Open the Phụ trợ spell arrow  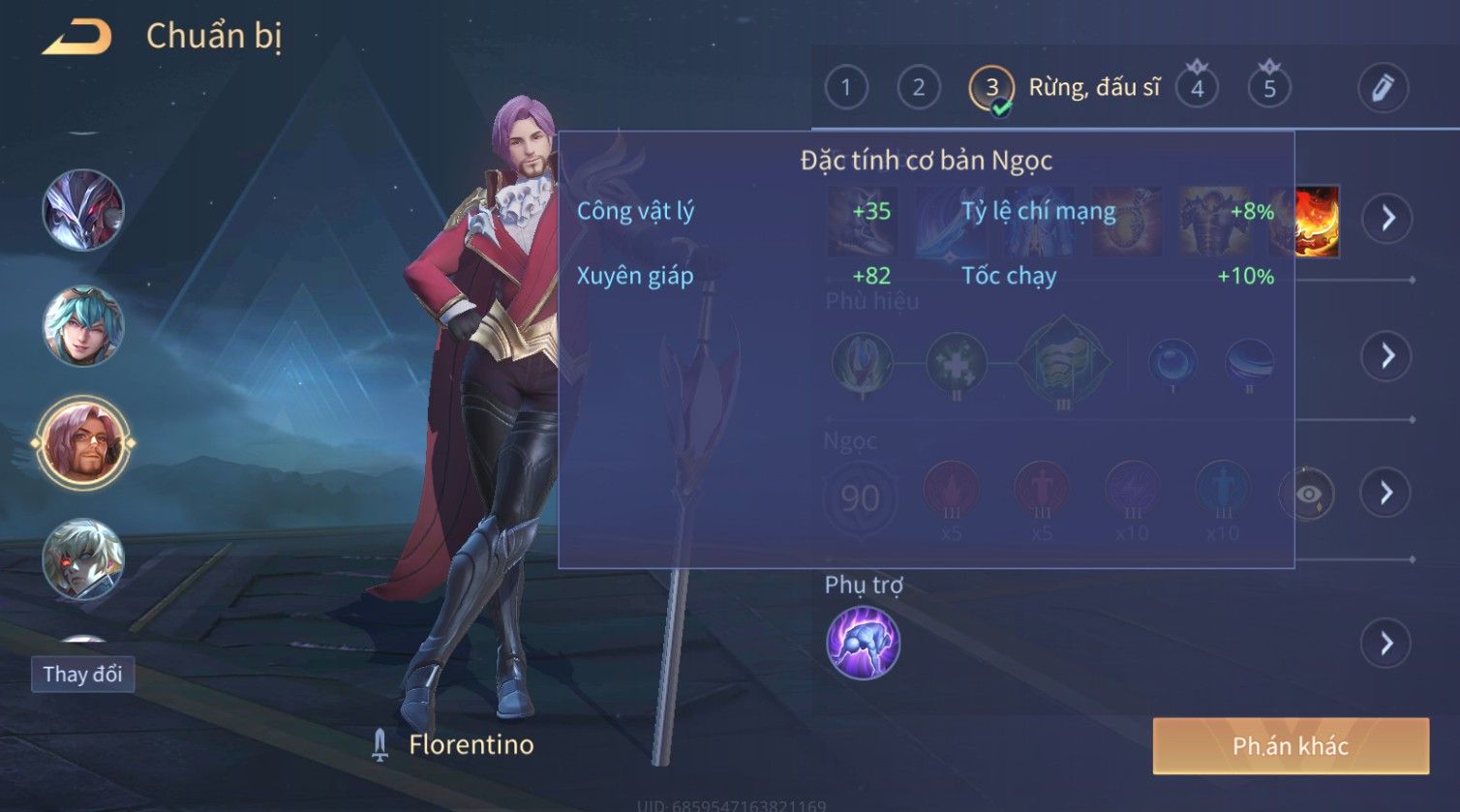[1387, 643]
